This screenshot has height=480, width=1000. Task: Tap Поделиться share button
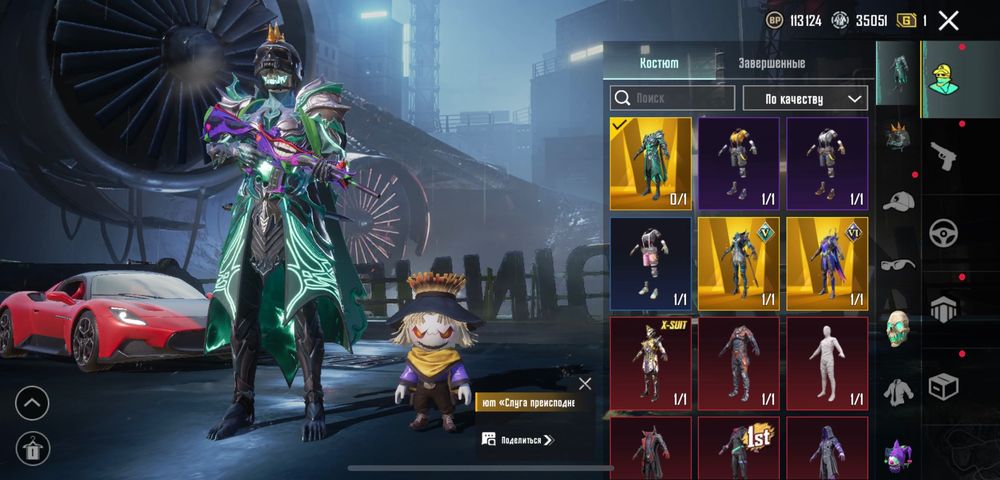click(x=518, y=439)
